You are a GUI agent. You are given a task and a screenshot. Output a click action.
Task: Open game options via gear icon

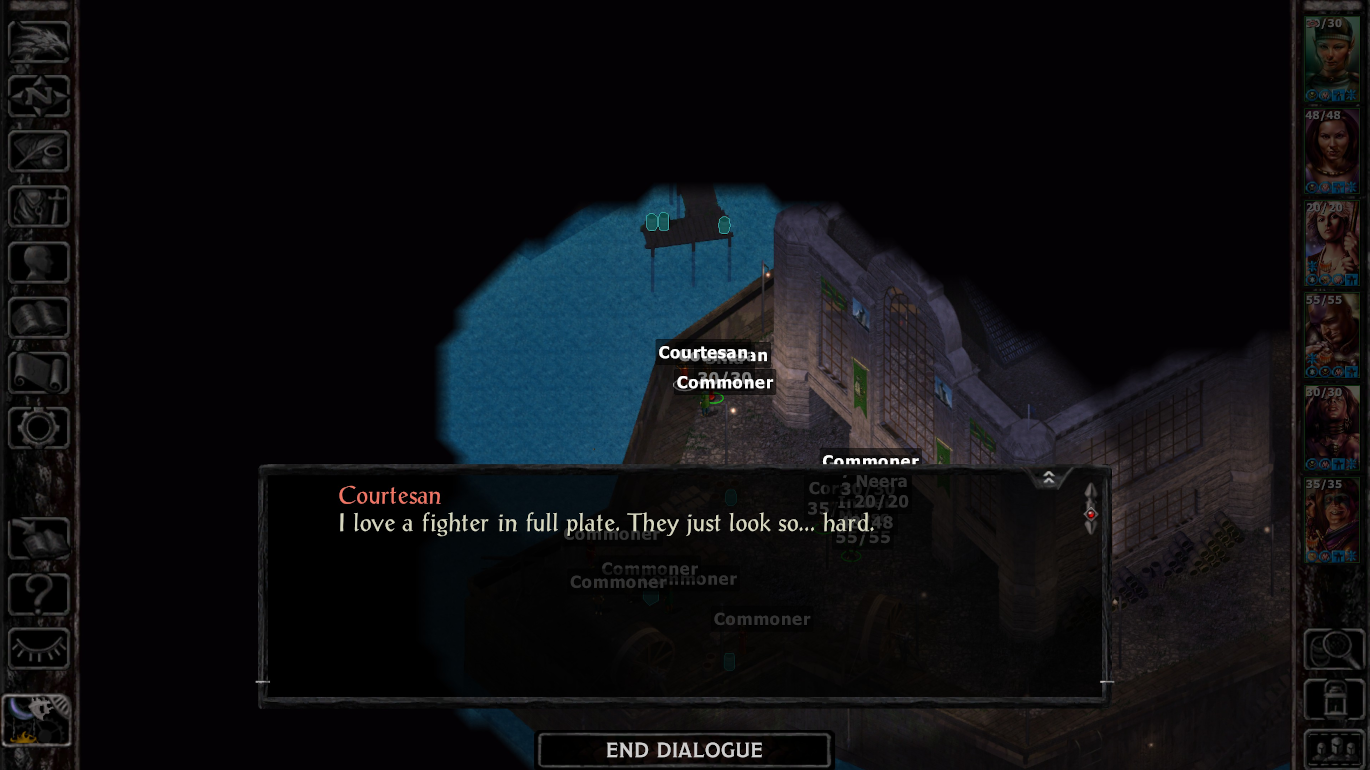click(x=39, y=428)
